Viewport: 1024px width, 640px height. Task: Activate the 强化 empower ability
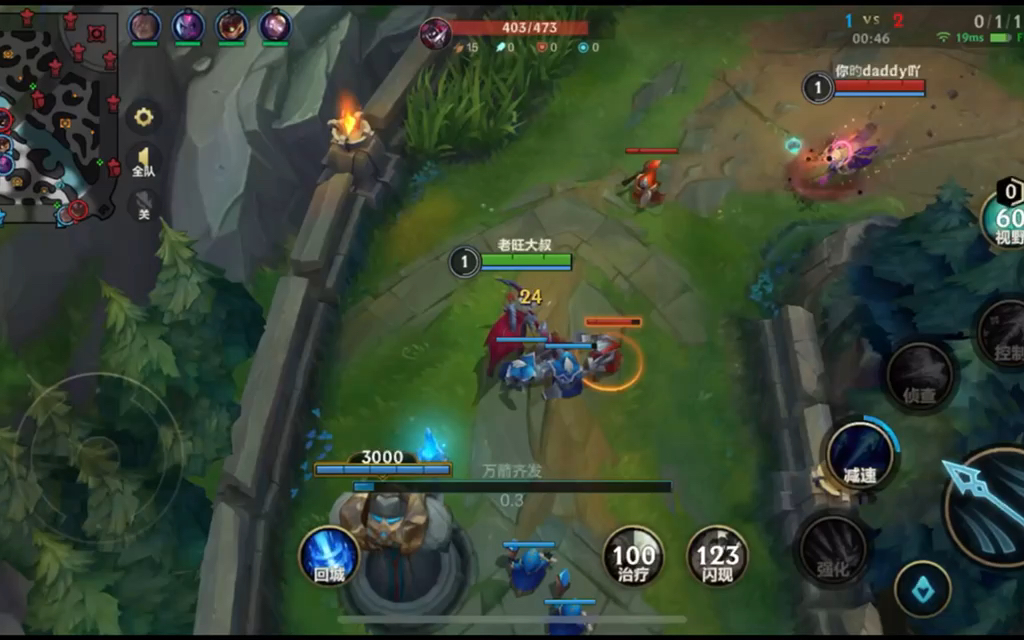pos(833,548)
